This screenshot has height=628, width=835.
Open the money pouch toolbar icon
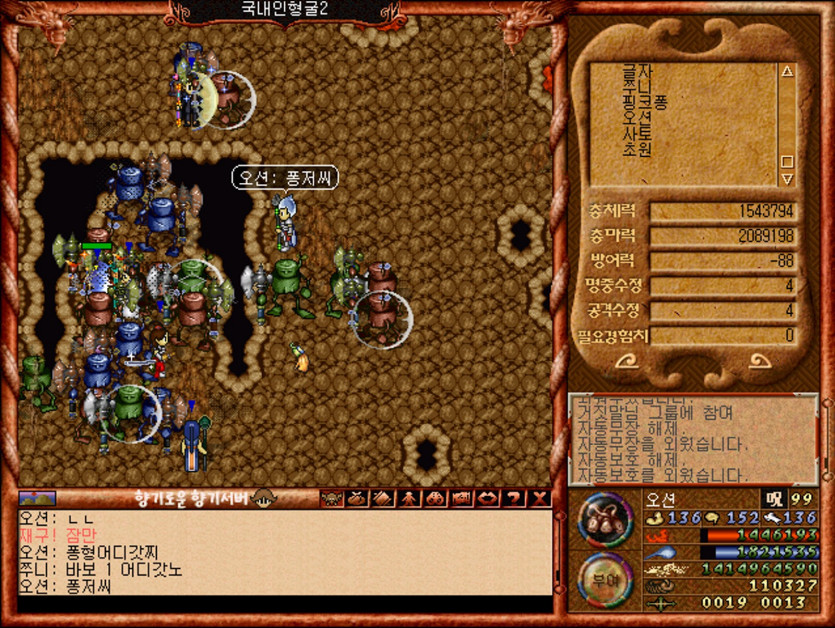pyautogui.click(x=356, y=499)
